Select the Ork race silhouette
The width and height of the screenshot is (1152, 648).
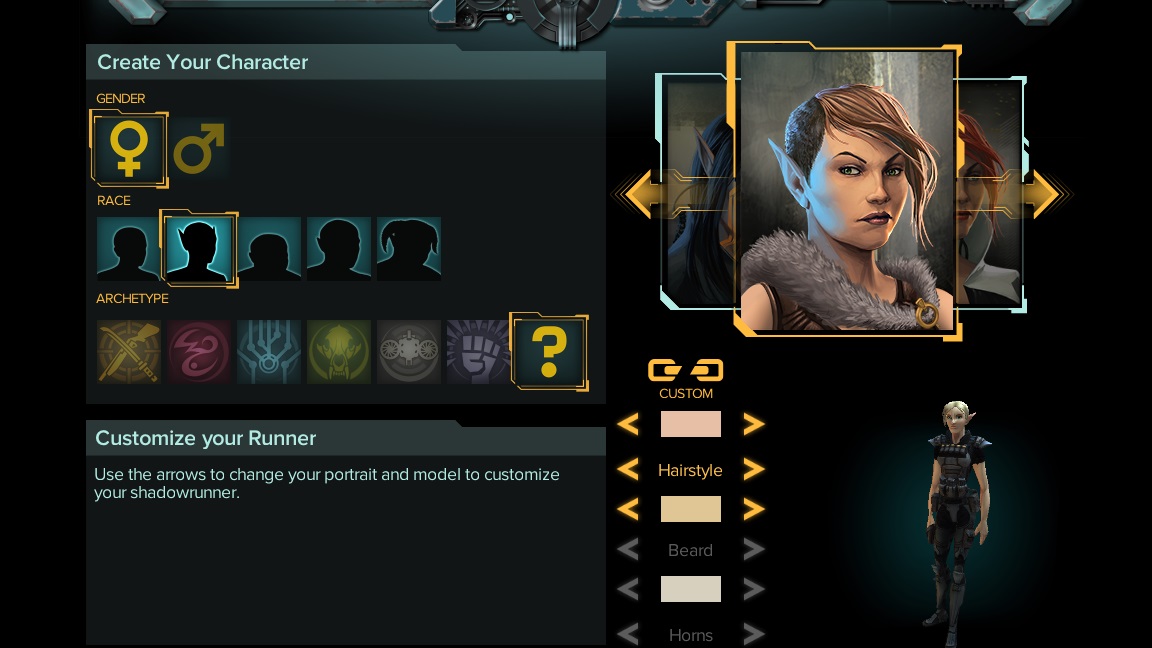pos(339,248)
